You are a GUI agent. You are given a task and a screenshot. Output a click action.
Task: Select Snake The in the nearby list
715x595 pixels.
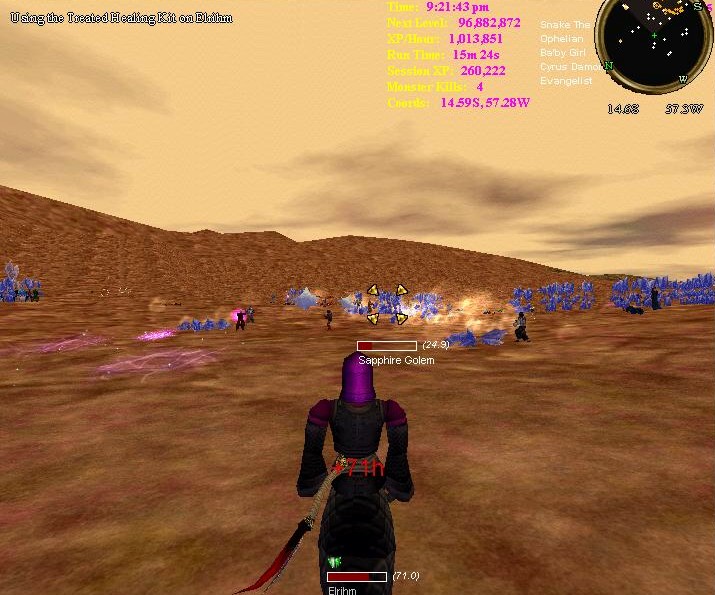(x=565, y=25)
